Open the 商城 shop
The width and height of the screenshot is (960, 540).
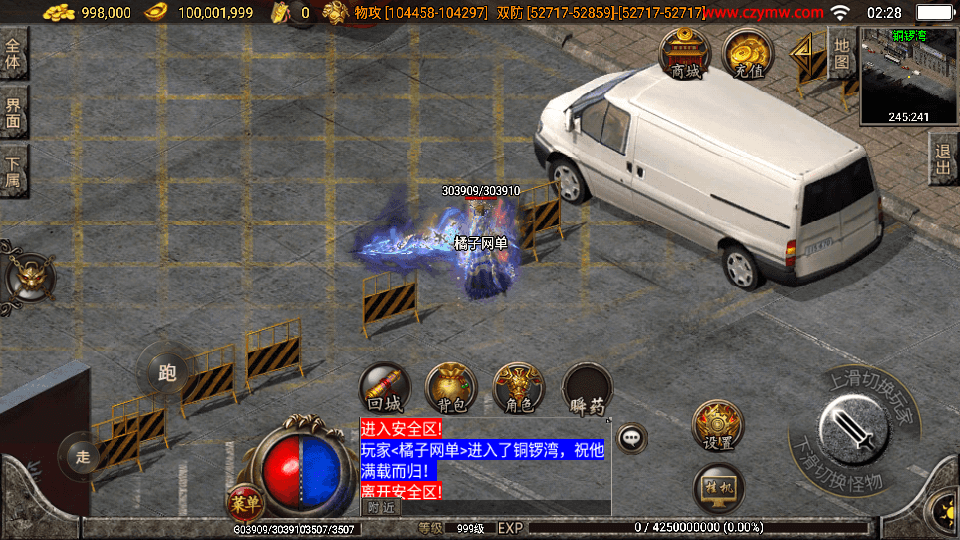[x=685, y=53]
